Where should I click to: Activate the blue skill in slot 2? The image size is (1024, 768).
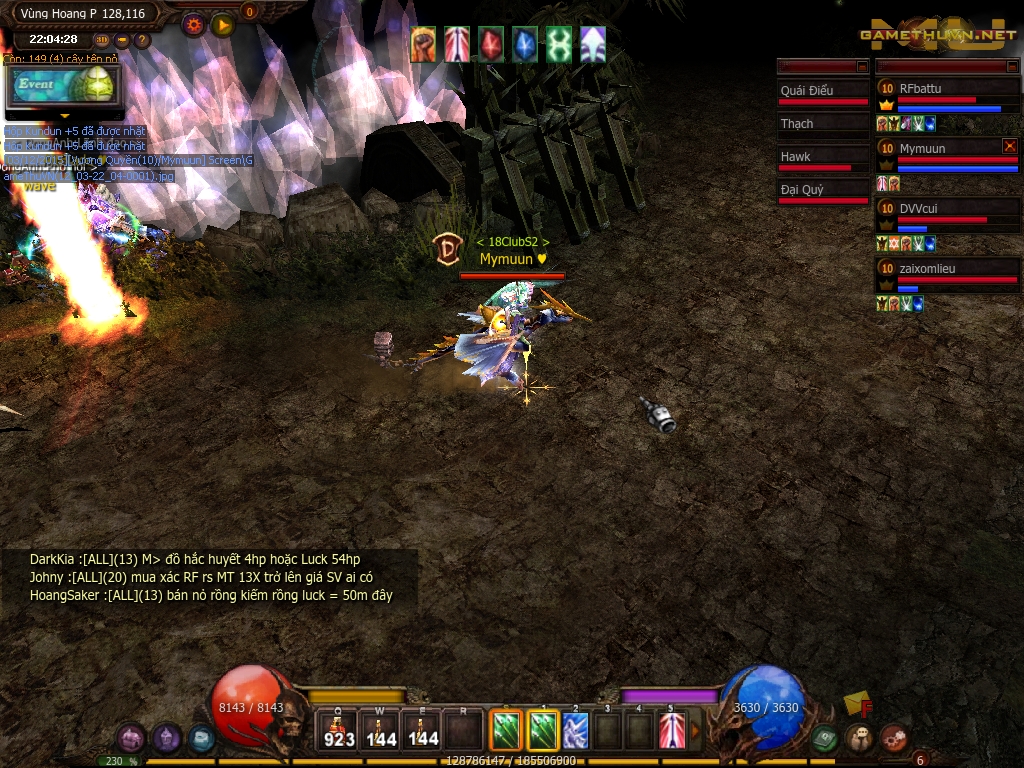(x=575, y=731)
